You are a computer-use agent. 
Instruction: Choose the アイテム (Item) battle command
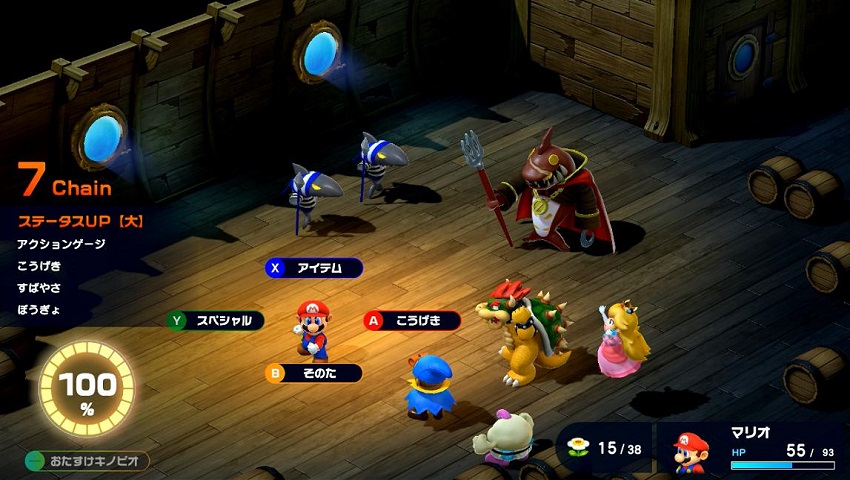tap(314, 268)
